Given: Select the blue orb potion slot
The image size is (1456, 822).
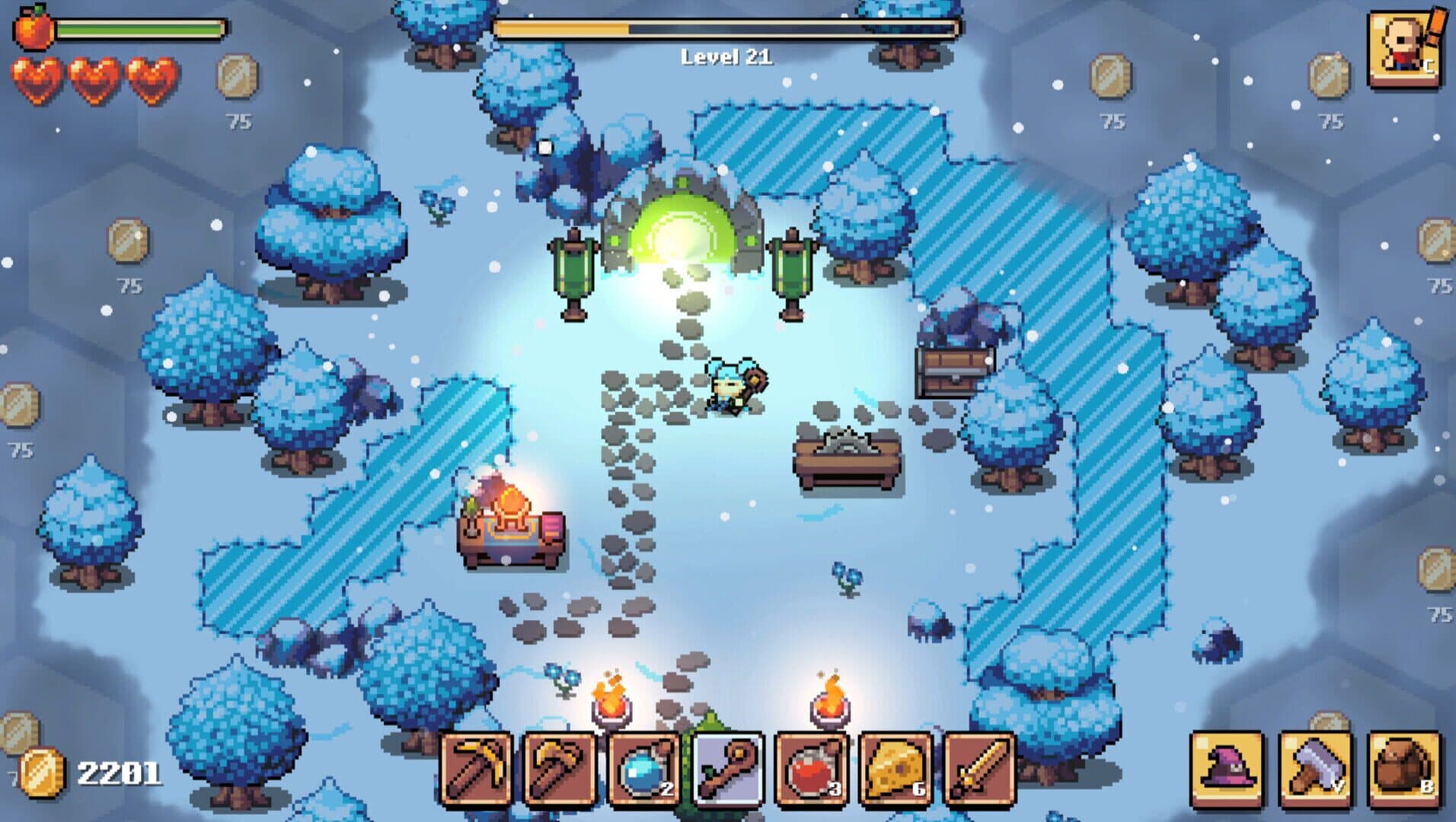Looking at the screenshot, I should coord(645,769).
